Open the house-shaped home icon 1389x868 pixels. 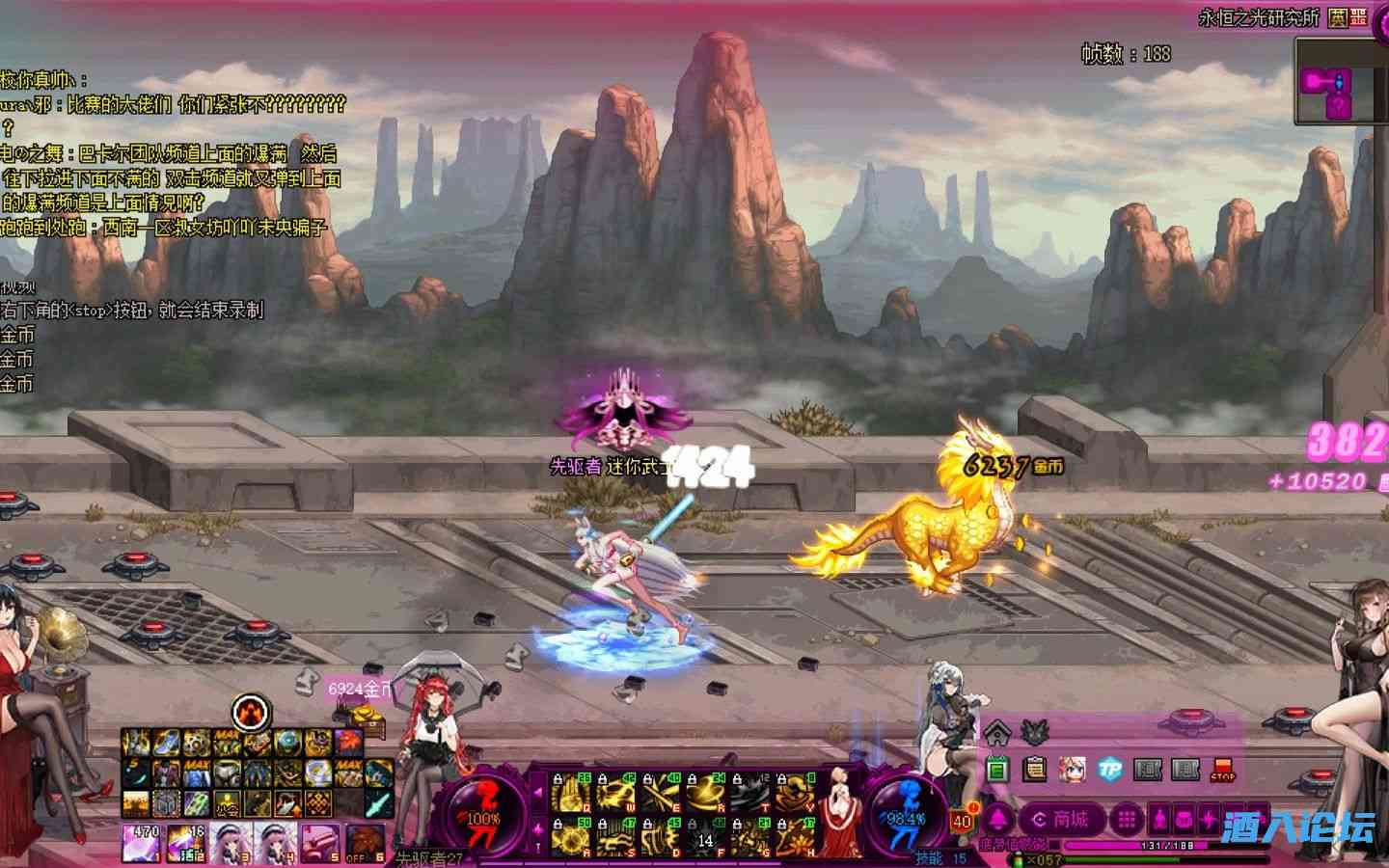(996, 732)
